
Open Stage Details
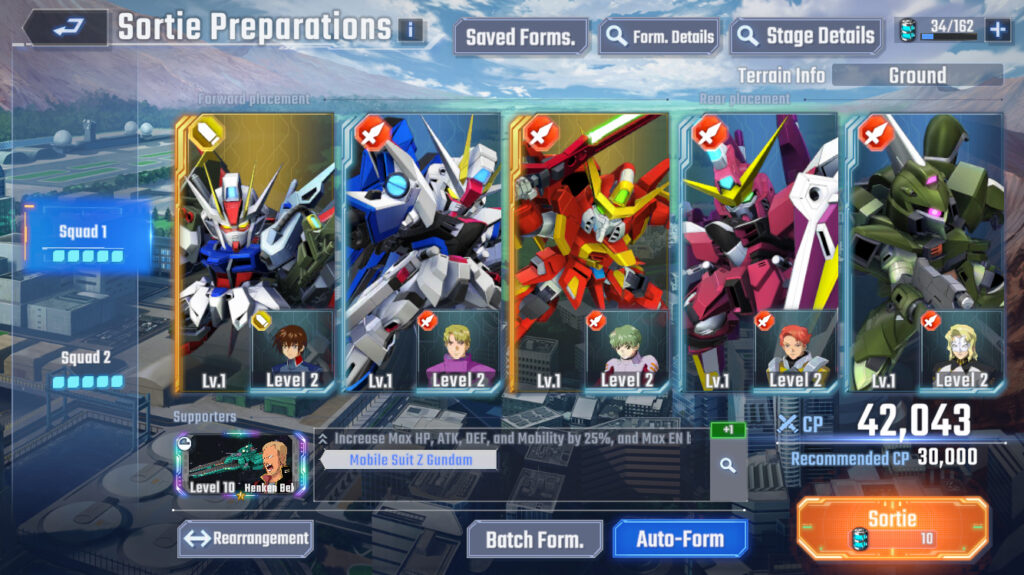tap(807, 38)
